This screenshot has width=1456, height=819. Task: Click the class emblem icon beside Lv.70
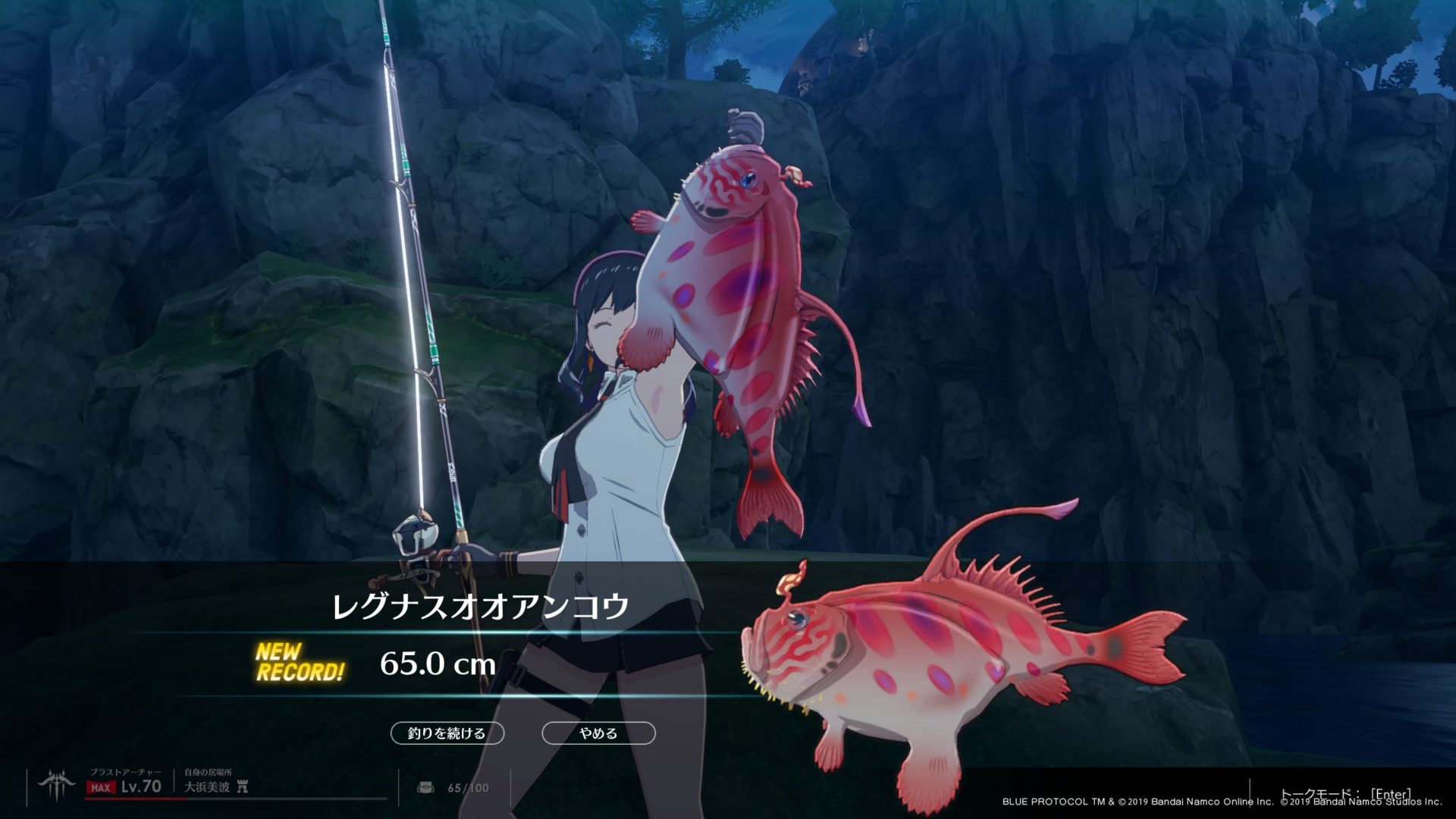pyautogui.click(x=57, y=786)
